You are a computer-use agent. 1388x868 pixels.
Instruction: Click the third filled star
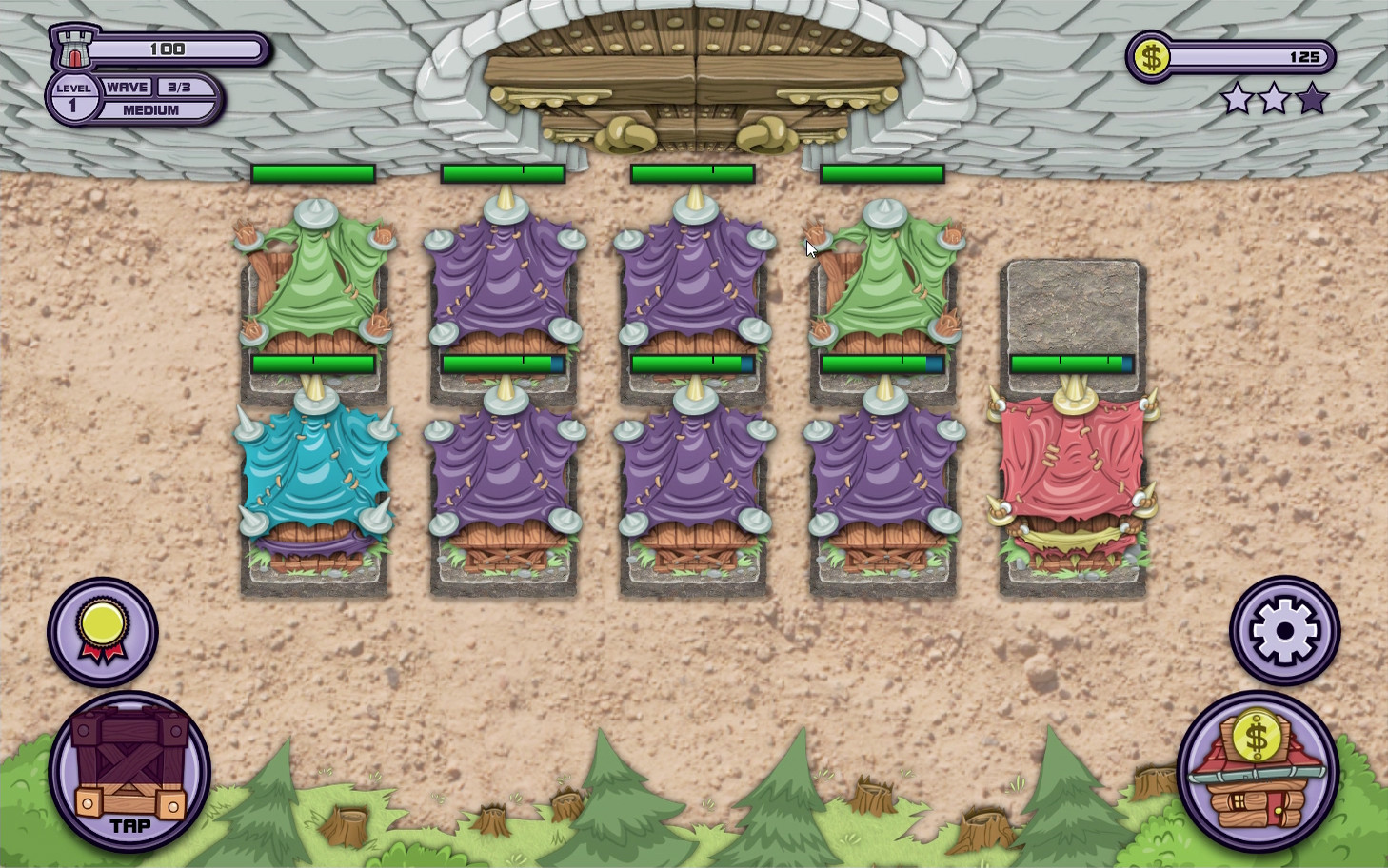point(1311,98)
